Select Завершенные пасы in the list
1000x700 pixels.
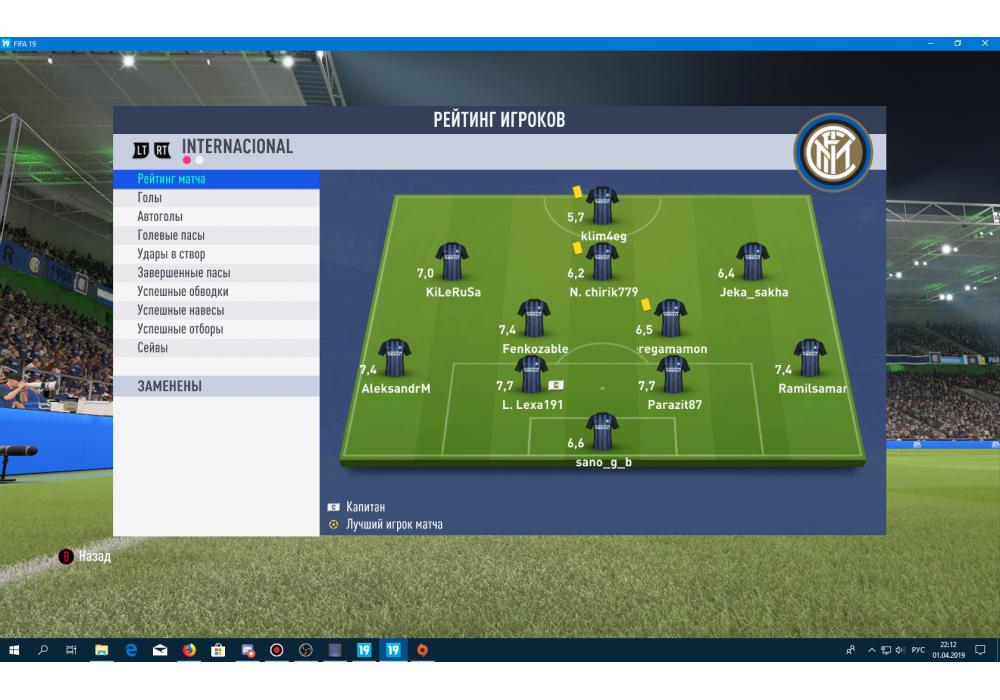184,273
